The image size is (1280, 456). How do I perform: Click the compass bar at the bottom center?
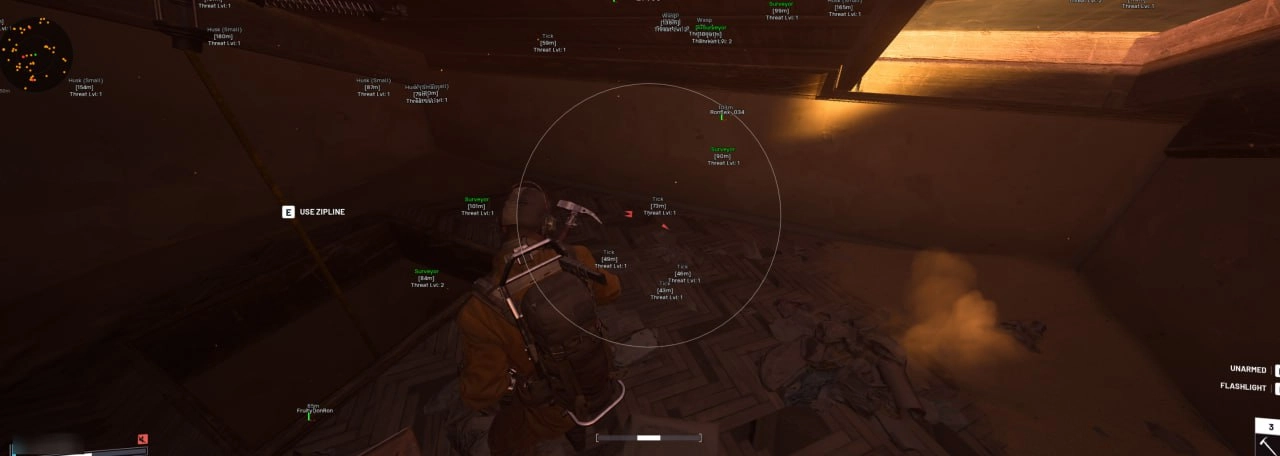[648, 437]
